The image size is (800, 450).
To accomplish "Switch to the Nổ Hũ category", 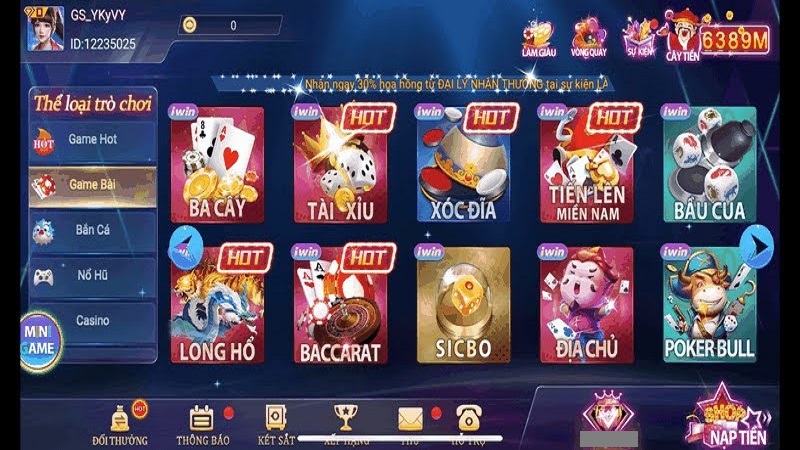I will 92,275.
